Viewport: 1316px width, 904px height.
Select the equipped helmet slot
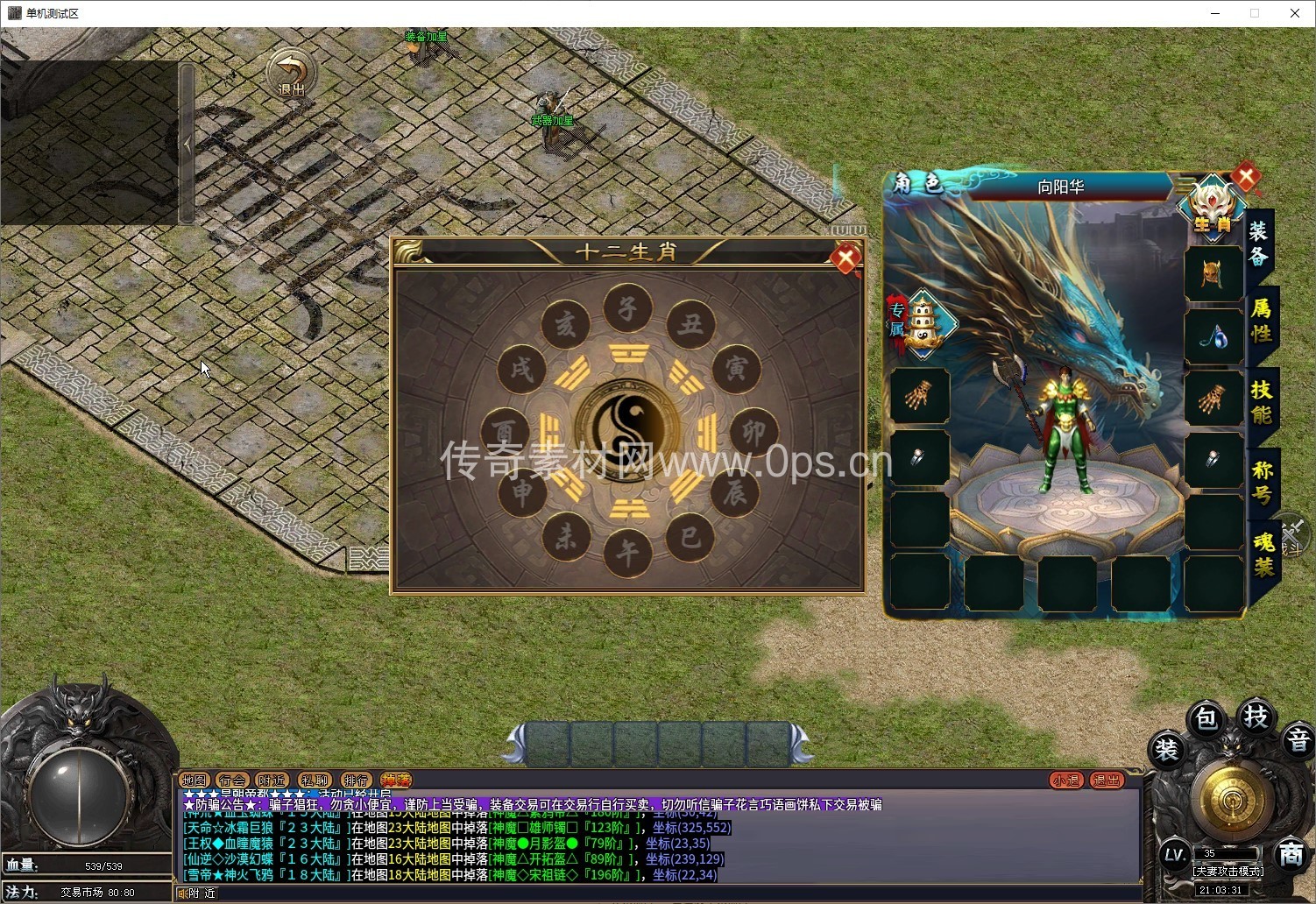click(x=1213, y=273)
